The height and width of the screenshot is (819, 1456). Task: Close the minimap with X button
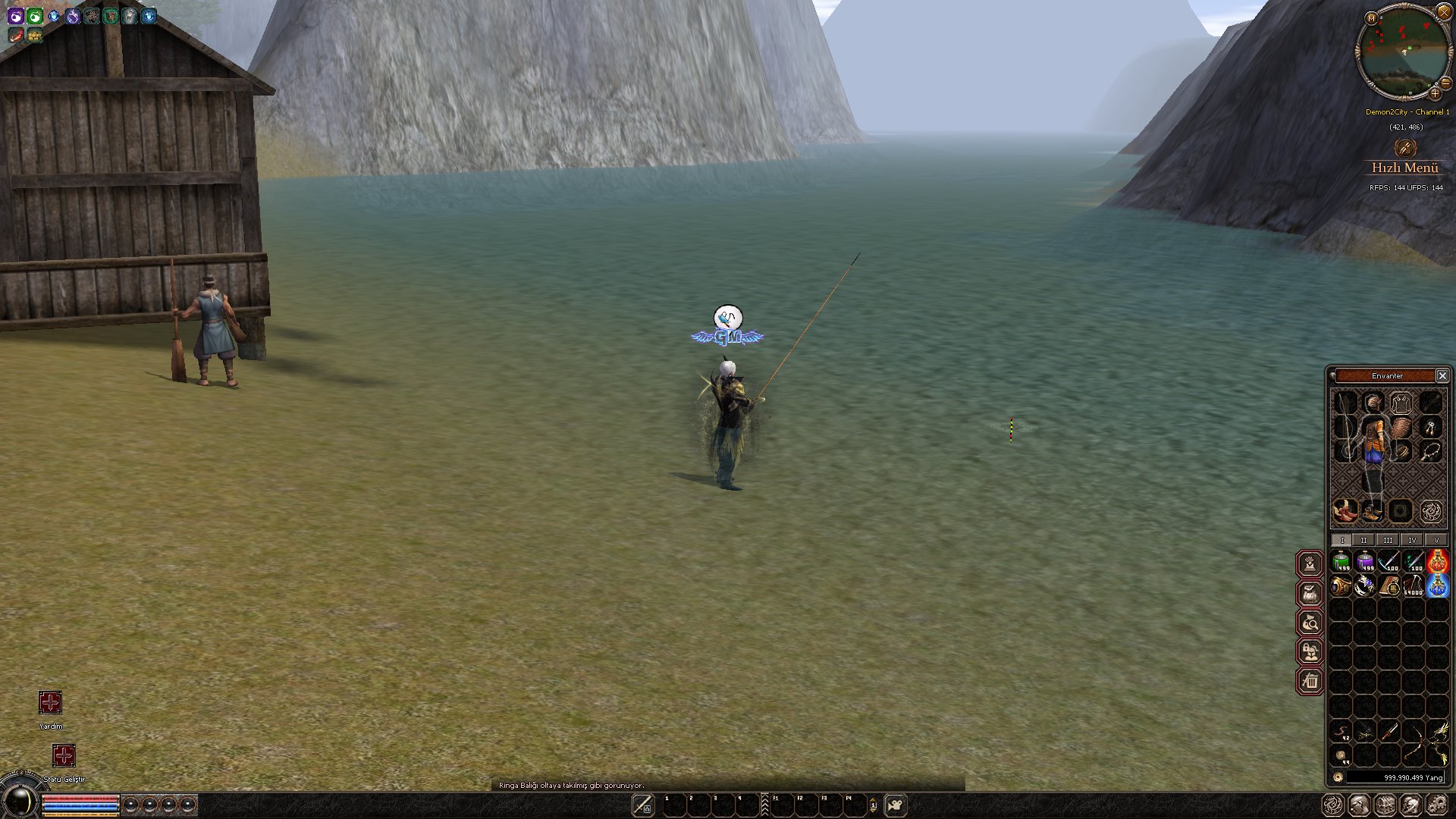click(1443, 11)
